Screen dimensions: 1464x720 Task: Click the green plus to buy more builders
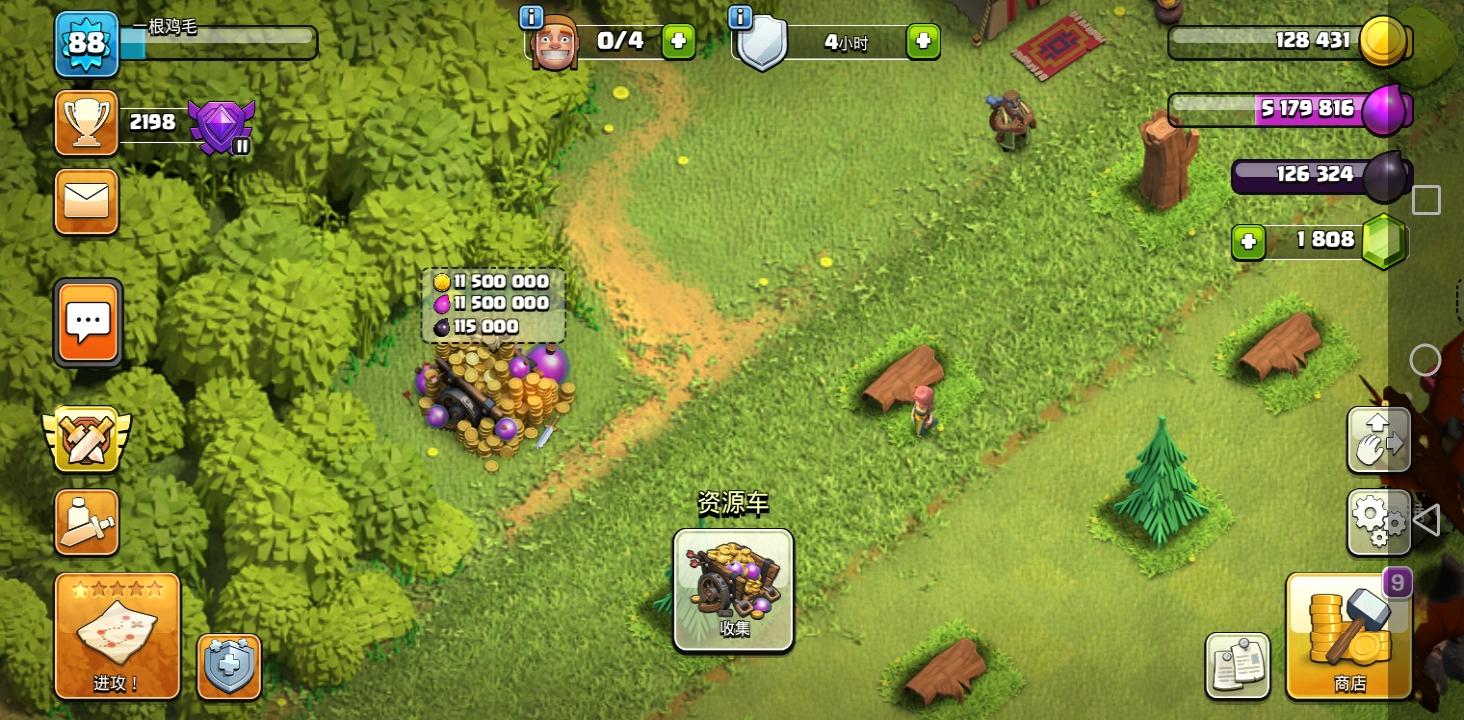click(678, 43)
